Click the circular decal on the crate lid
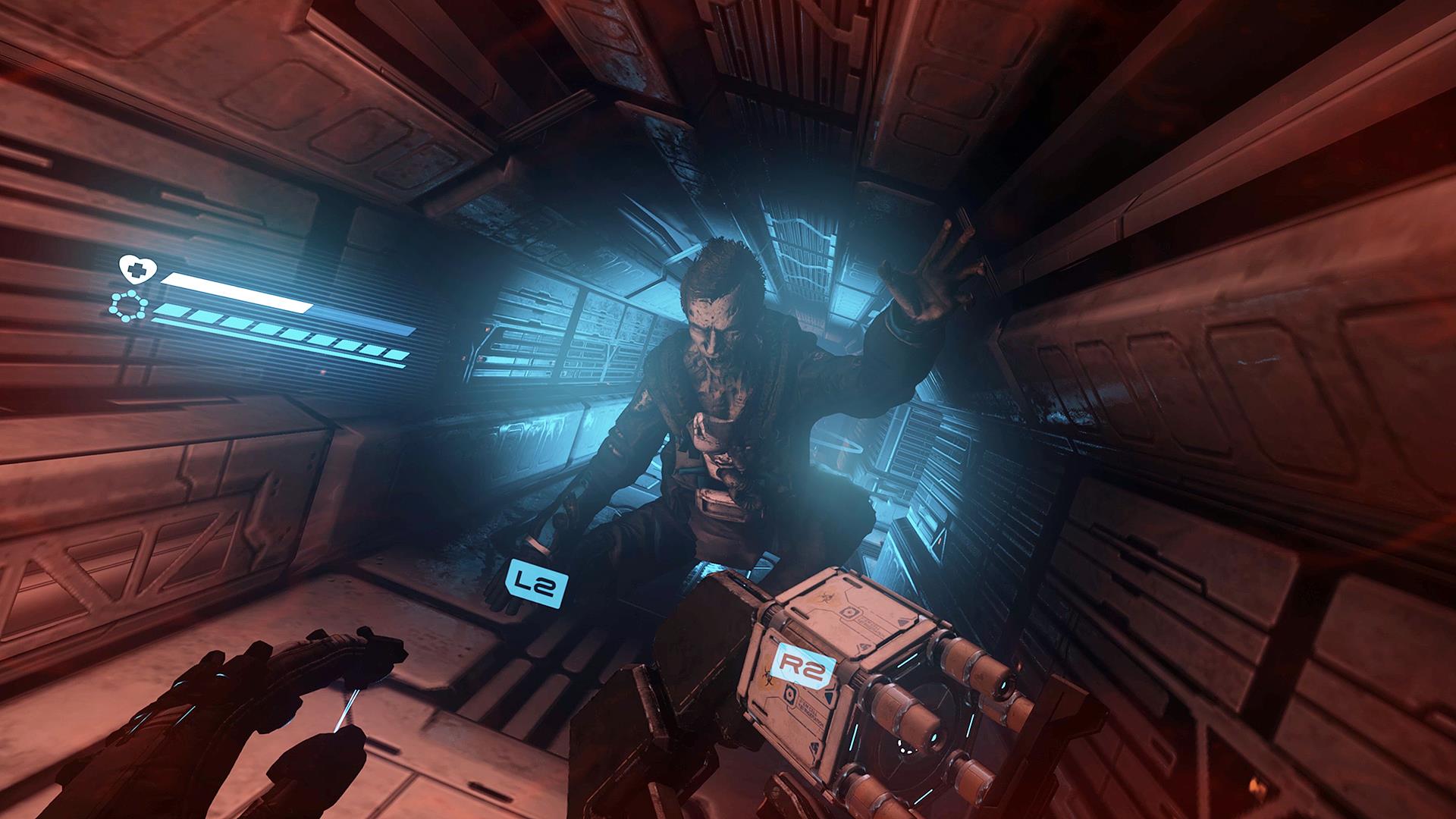 point(849,611)
